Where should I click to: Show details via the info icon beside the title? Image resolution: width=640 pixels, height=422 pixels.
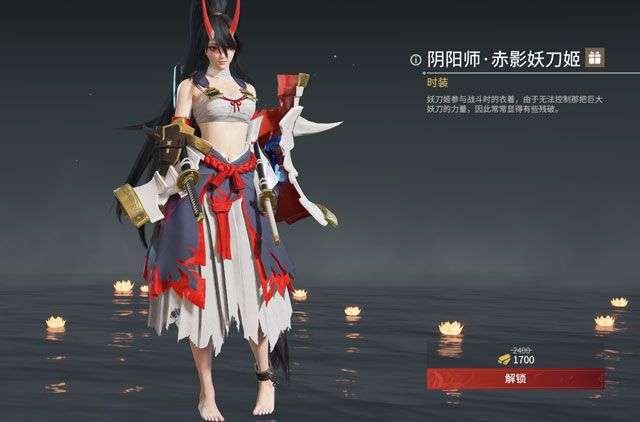click(x=415, y=60)
